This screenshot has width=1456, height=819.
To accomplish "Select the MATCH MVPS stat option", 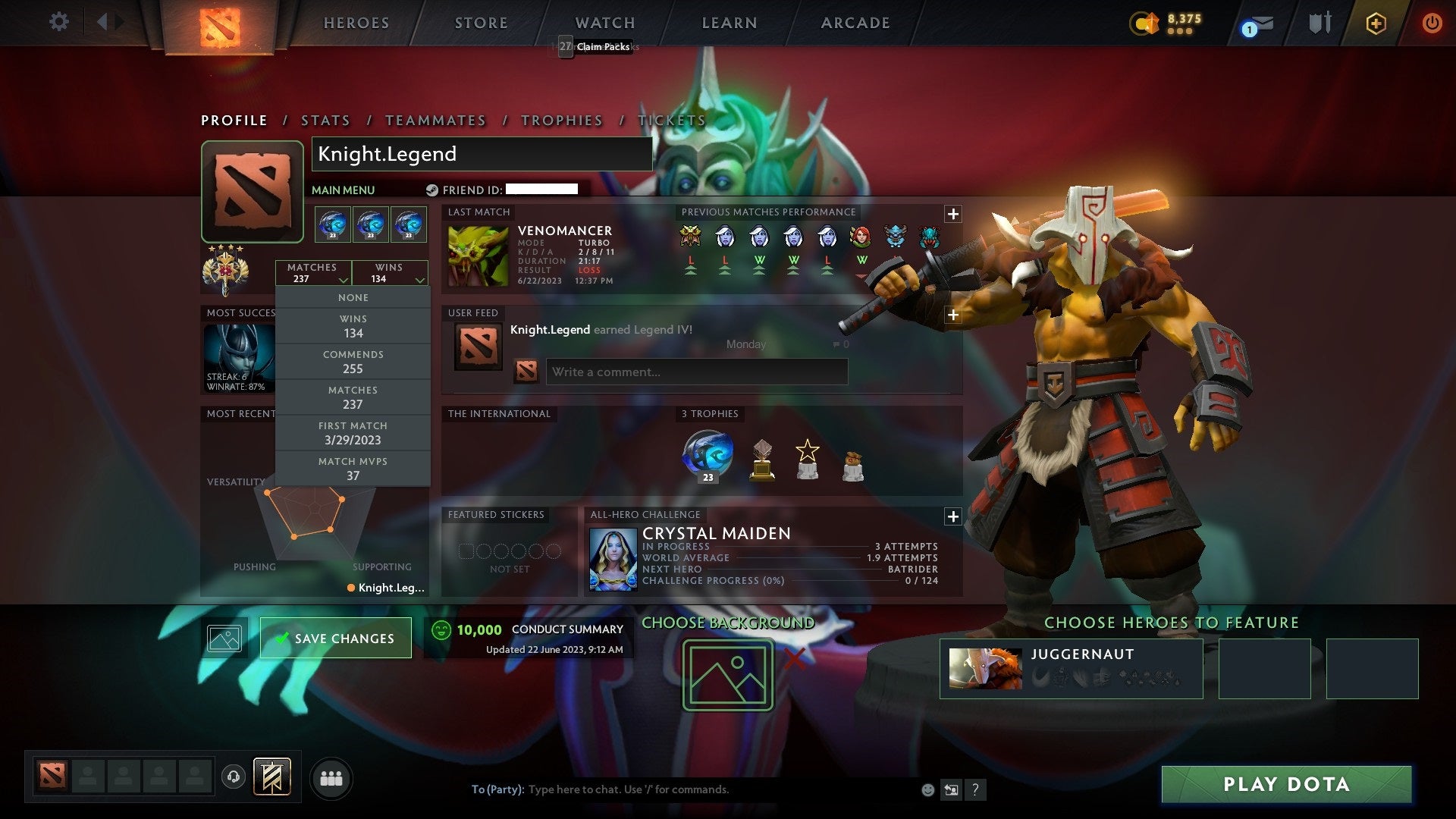I will tap(353, 468).
